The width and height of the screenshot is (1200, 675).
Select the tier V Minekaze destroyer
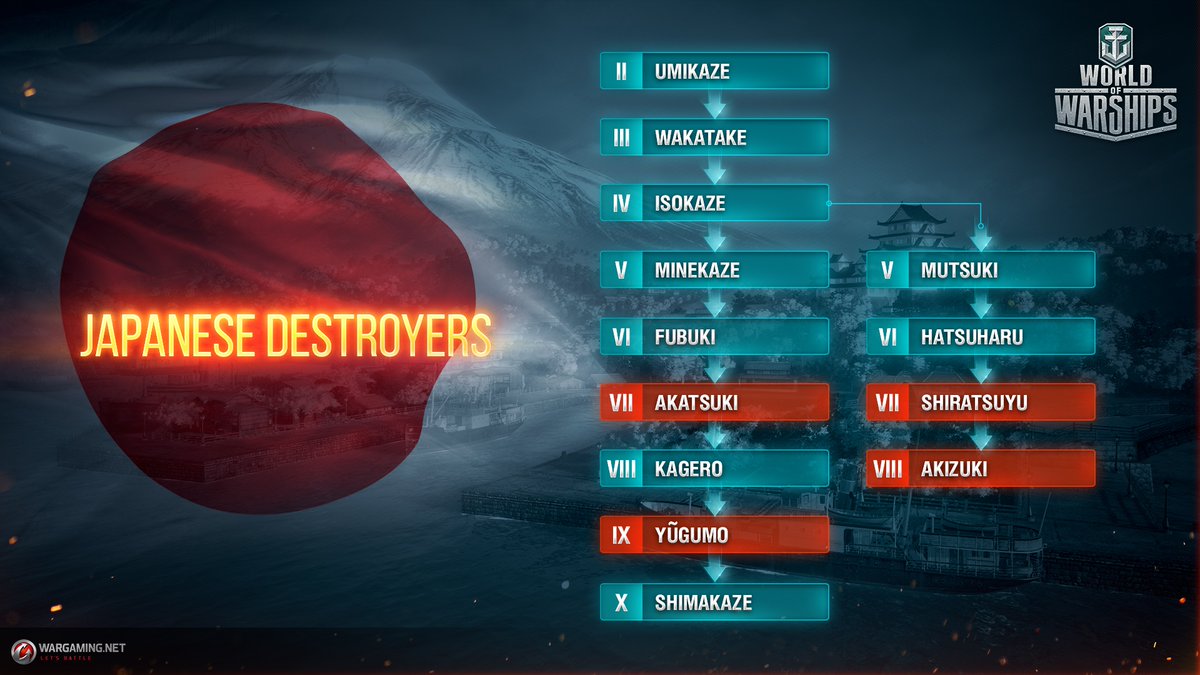[x=714, y=270]
